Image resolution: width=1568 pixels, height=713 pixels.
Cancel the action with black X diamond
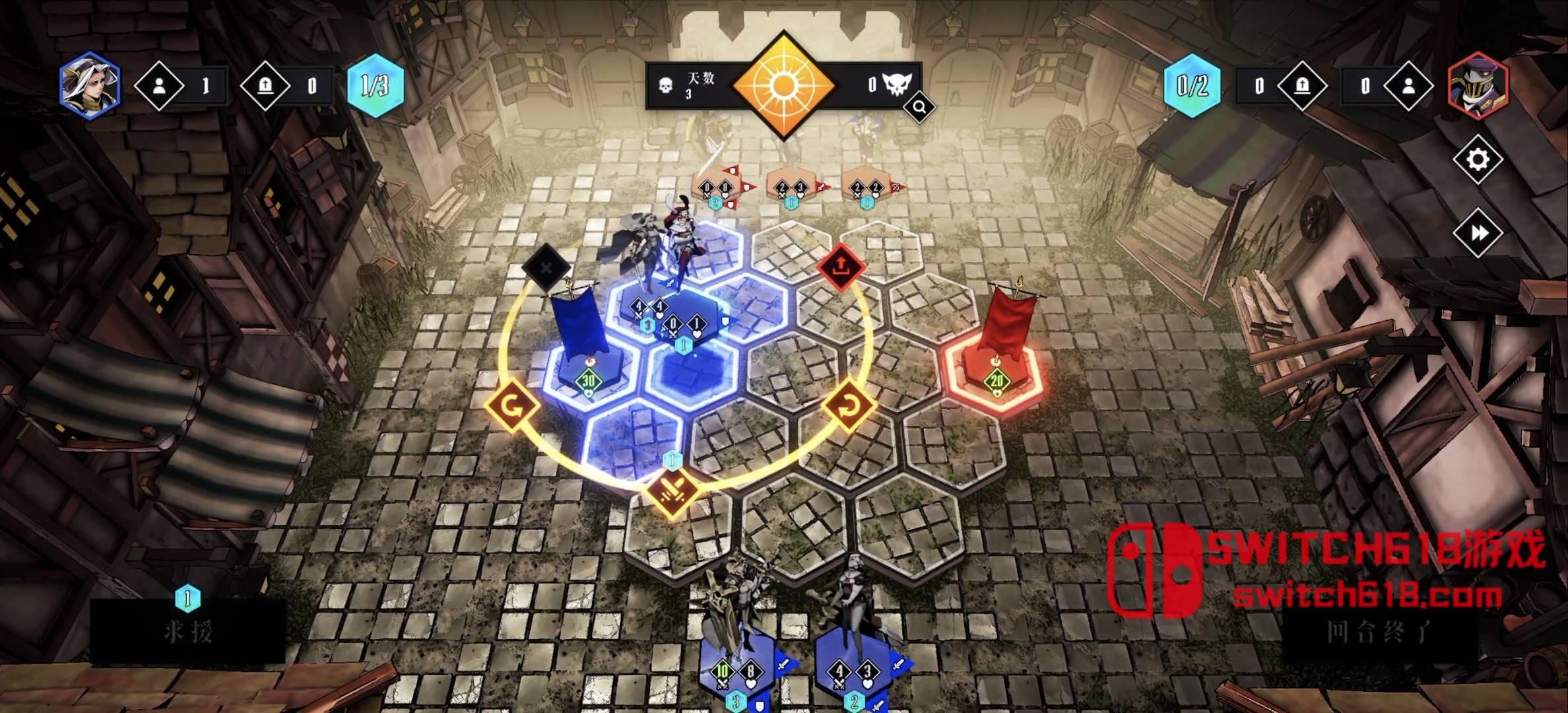point(546,267)
